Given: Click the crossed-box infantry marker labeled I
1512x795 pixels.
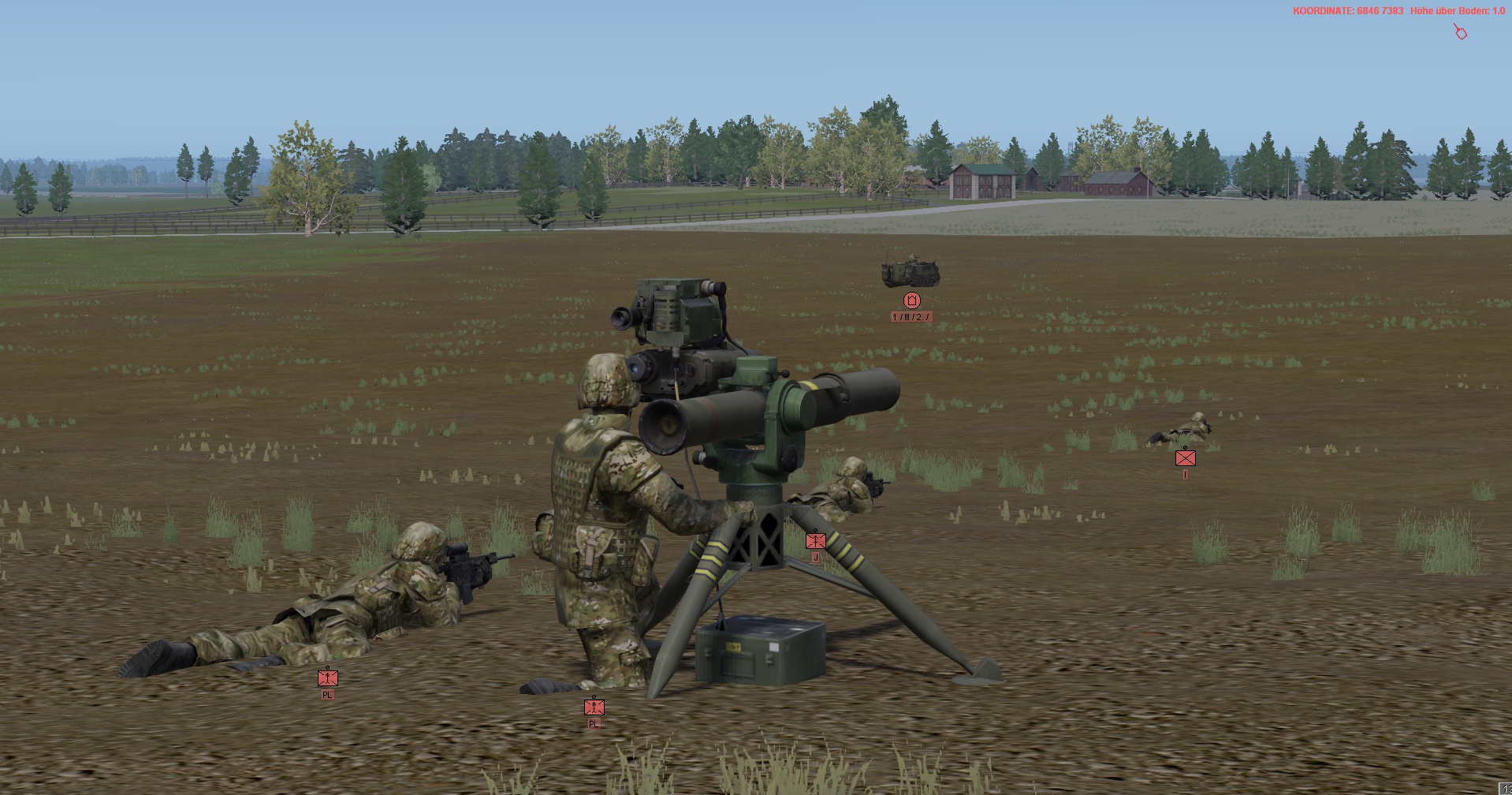Looking at the screenshot, I should click(1185, 457).
